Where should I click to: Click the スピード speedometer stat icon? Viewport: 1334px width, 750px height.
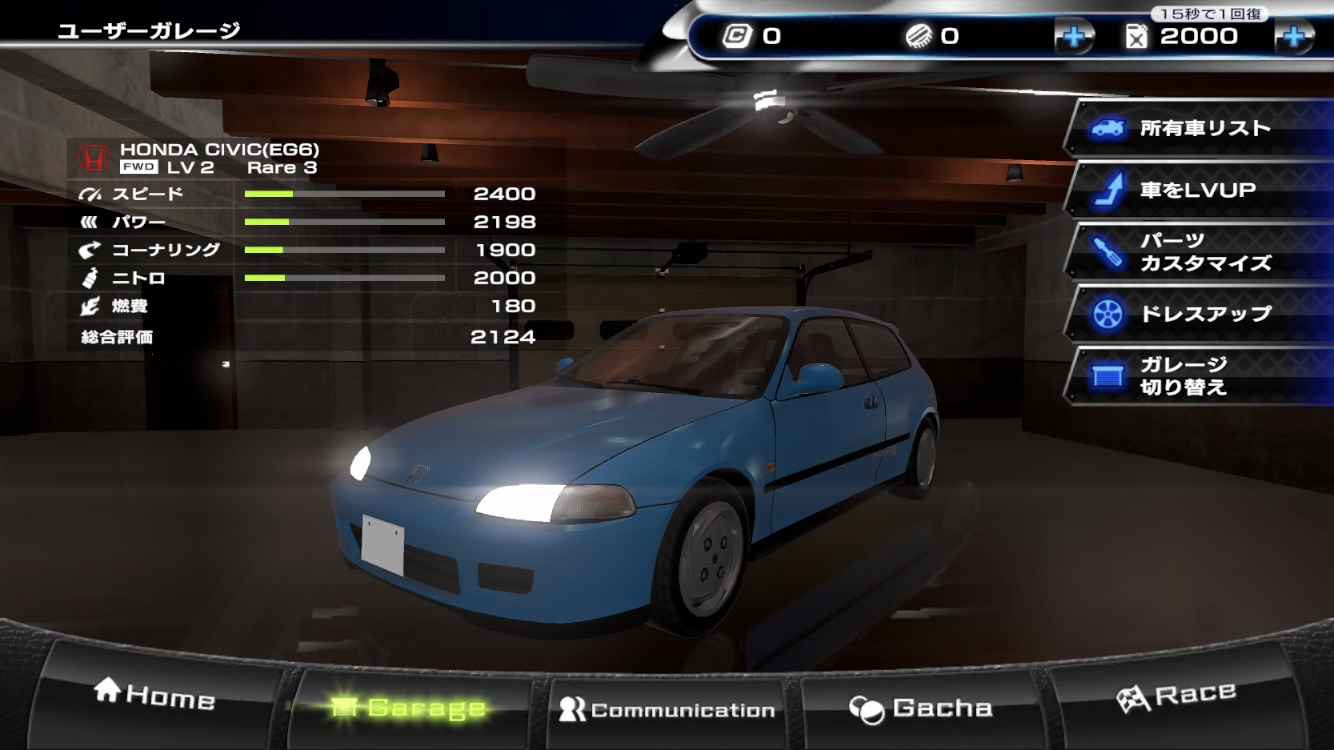pos(89,193)
